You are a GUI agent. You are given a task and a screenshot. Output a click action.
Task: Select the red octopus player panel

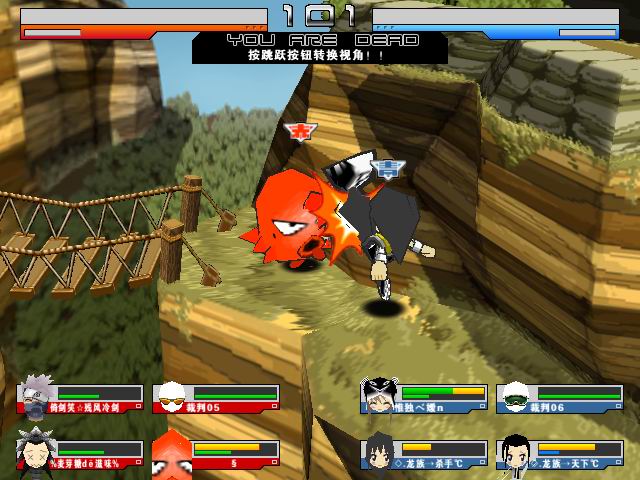point(216,453)
